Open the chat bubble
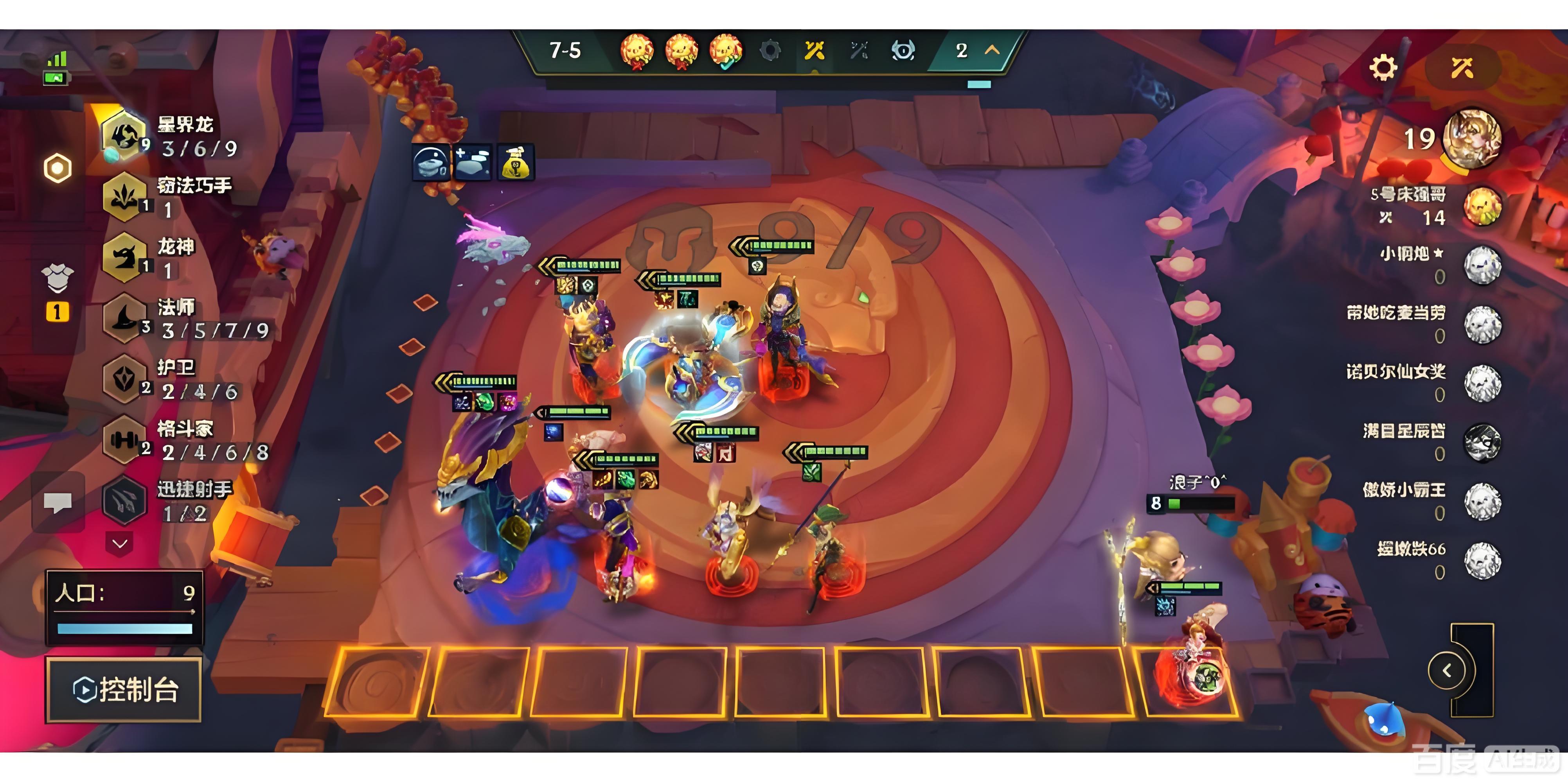Screen dimensions: 1568x782 click(58, 503)
